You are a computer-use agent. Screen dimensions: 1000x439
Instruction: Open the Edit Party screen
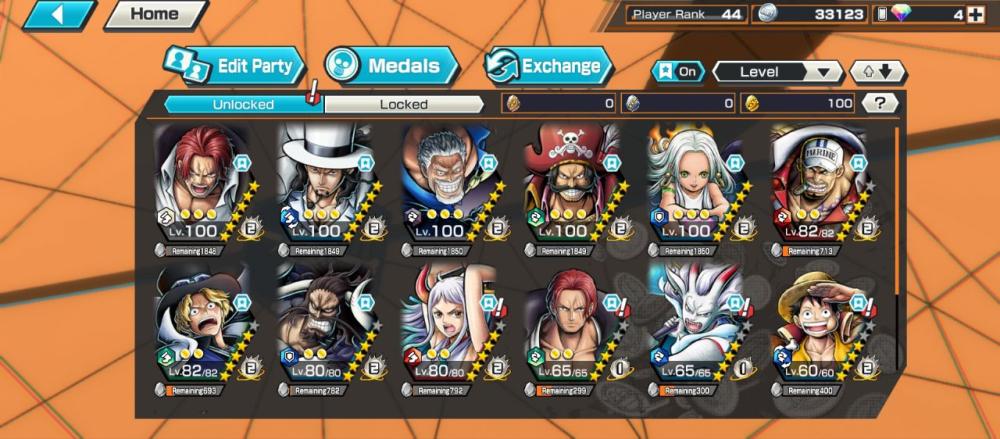pyautogui.click(x=234, y=67)
